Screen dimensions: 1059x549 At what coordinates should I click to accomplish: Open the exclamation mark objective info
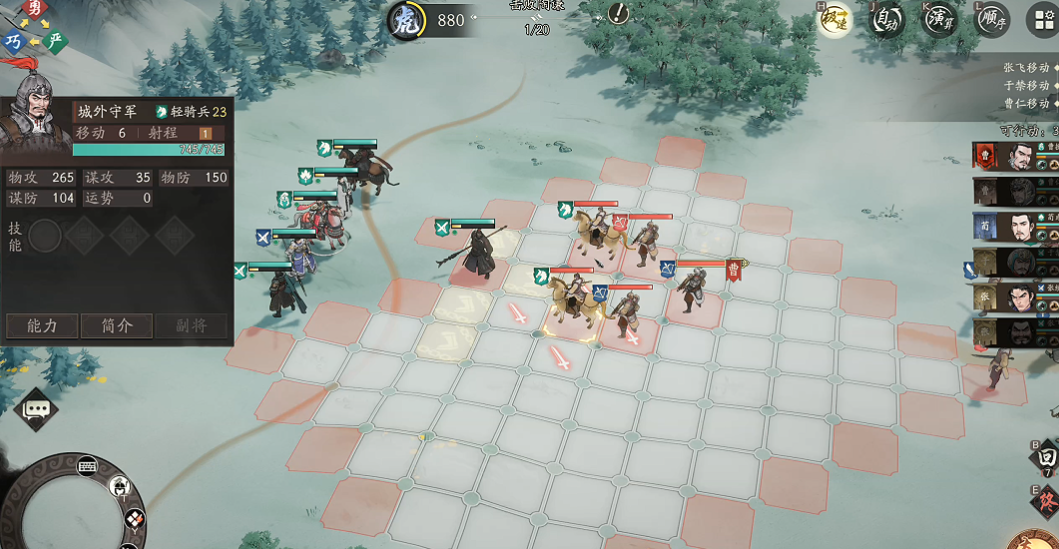coord(620,13)
